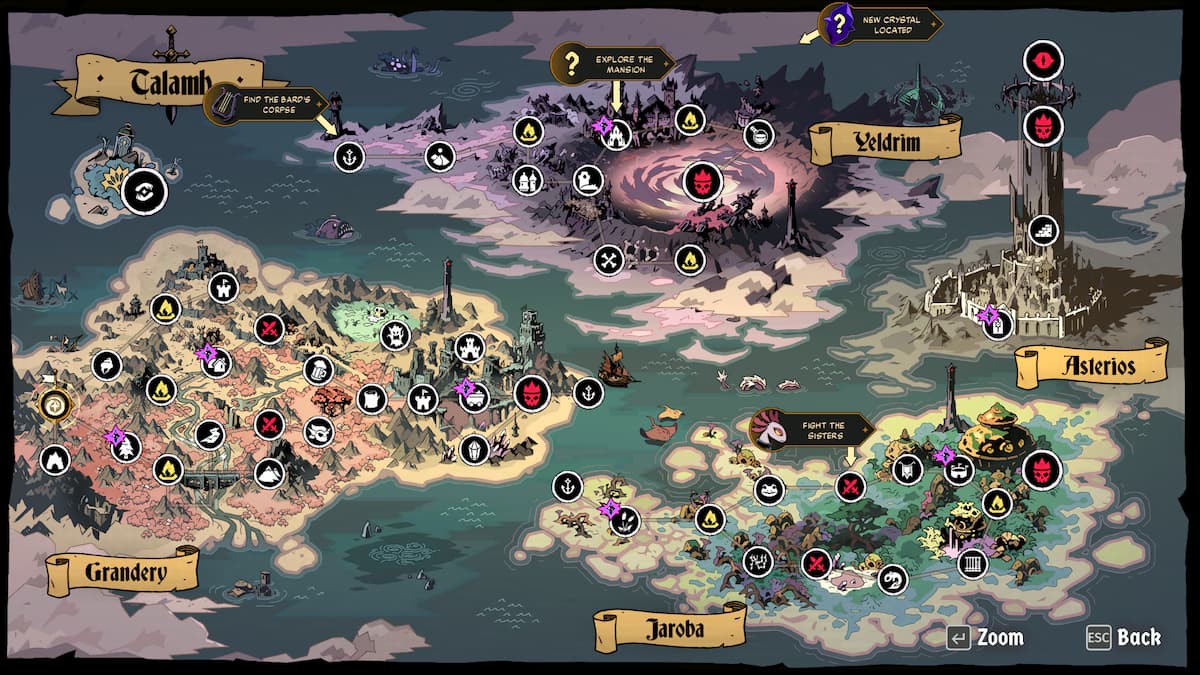Screen dimensions: 1200x675
Task: Click the frog node in Jaroba
Action: [x=768, y=490]
